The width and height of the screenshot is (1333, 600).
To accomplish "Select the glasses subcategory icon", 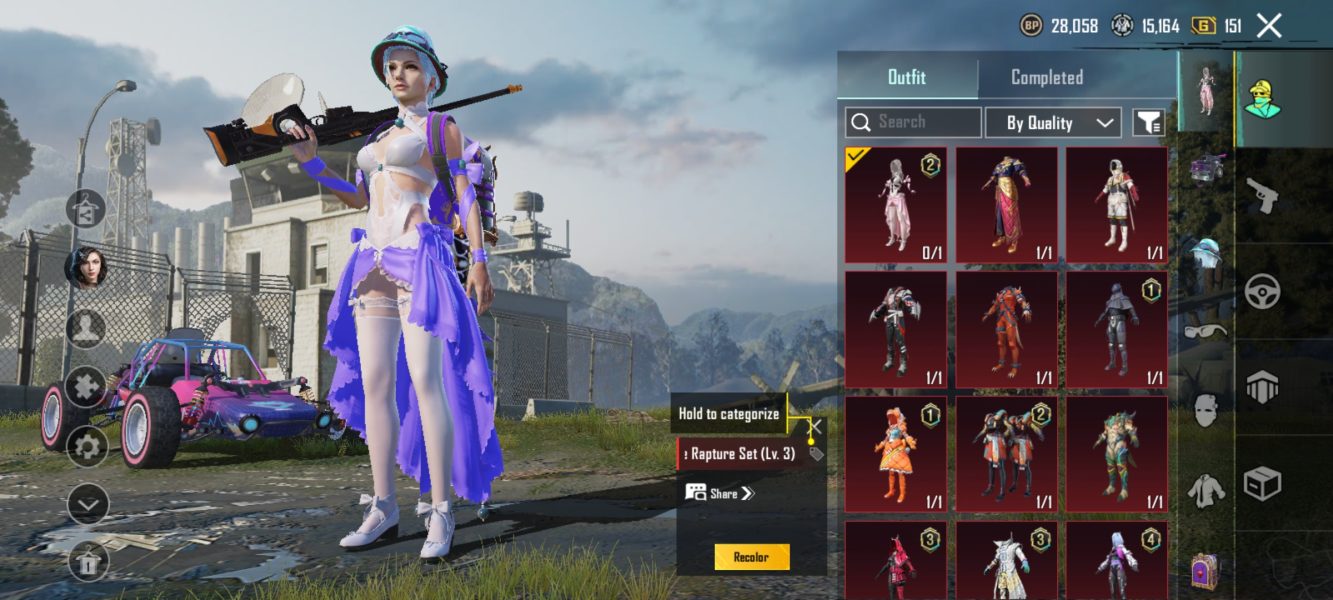I will click(1206, 331).
